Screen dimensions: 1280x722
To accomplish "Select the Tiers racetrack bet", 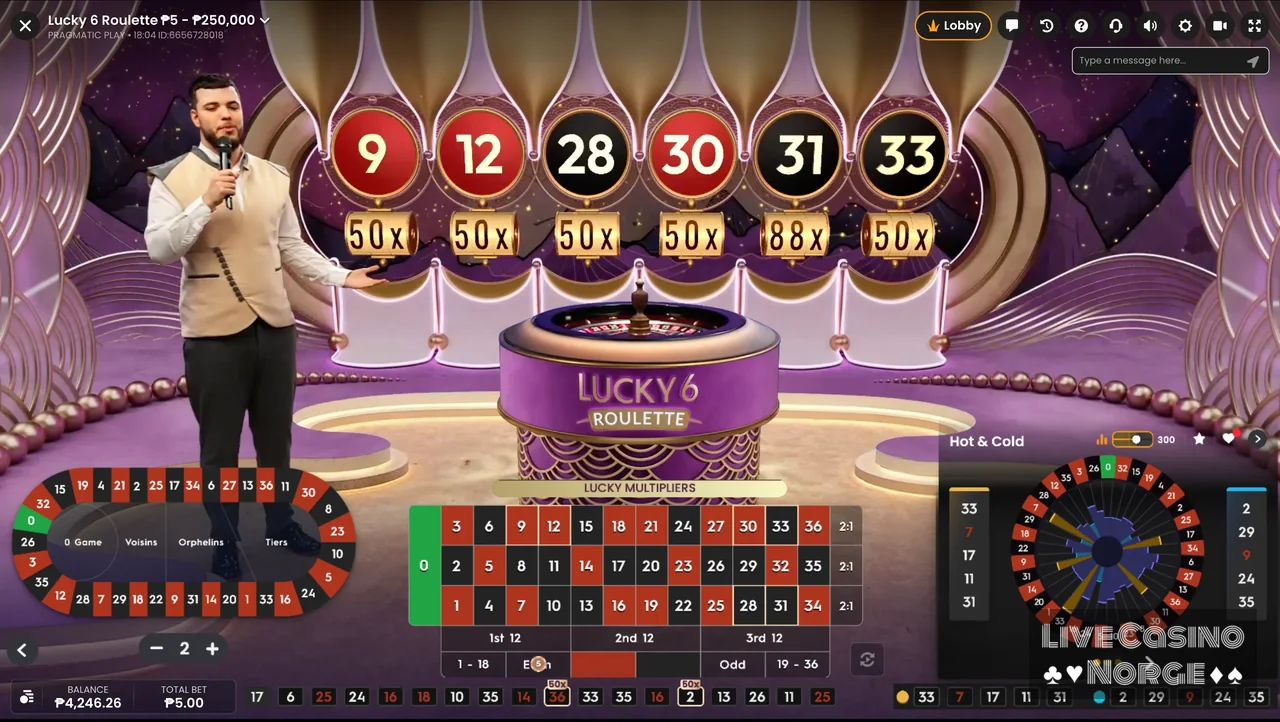I will click(x=276, y=542).
